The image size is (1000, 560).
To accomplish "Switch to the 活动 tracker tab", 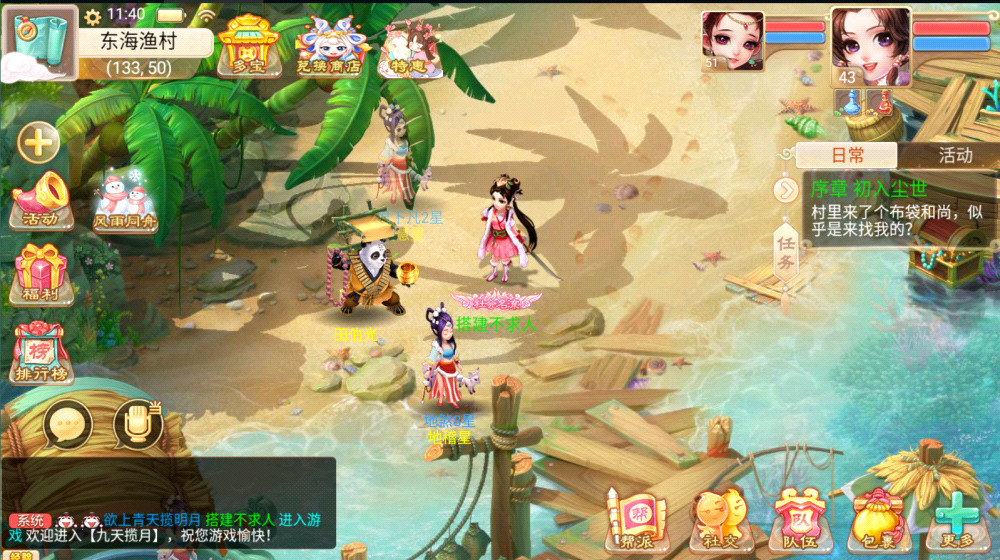I will click(954, 155).
